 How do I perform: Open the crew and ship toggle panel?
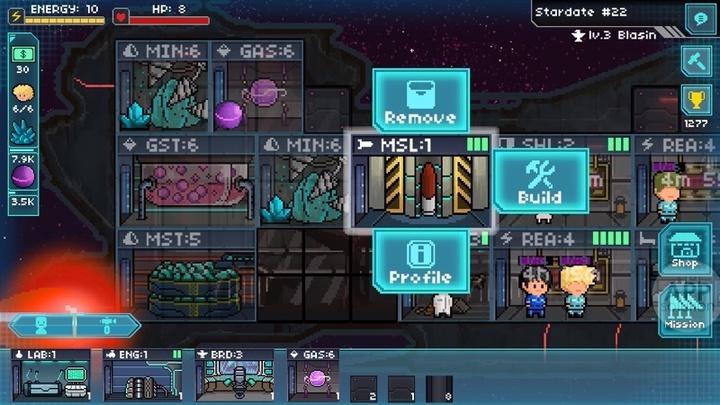pos(75,326)
